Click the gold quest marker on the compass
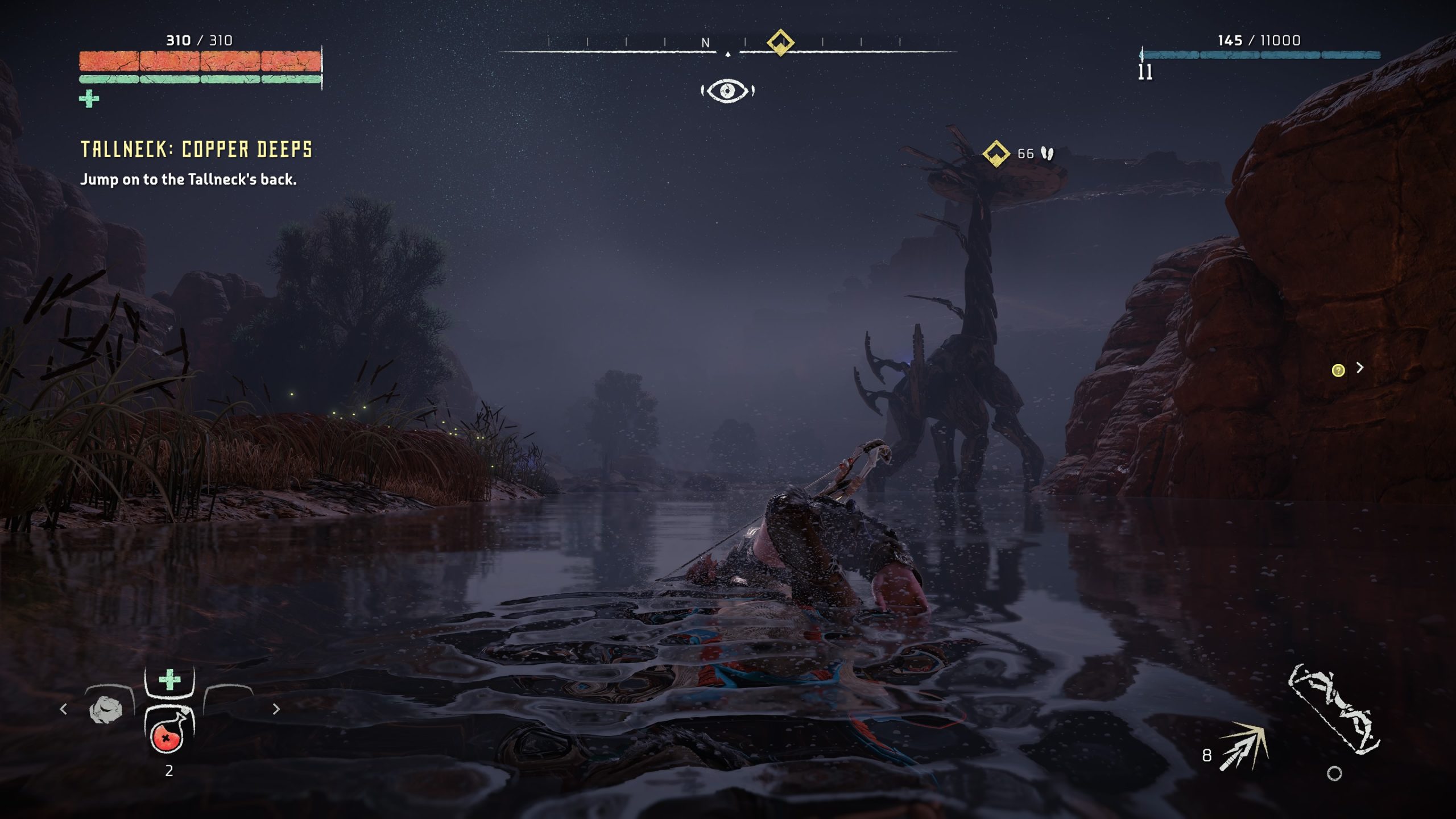Viewport: 1456px width, 819px height. click(x=780, y=43)
